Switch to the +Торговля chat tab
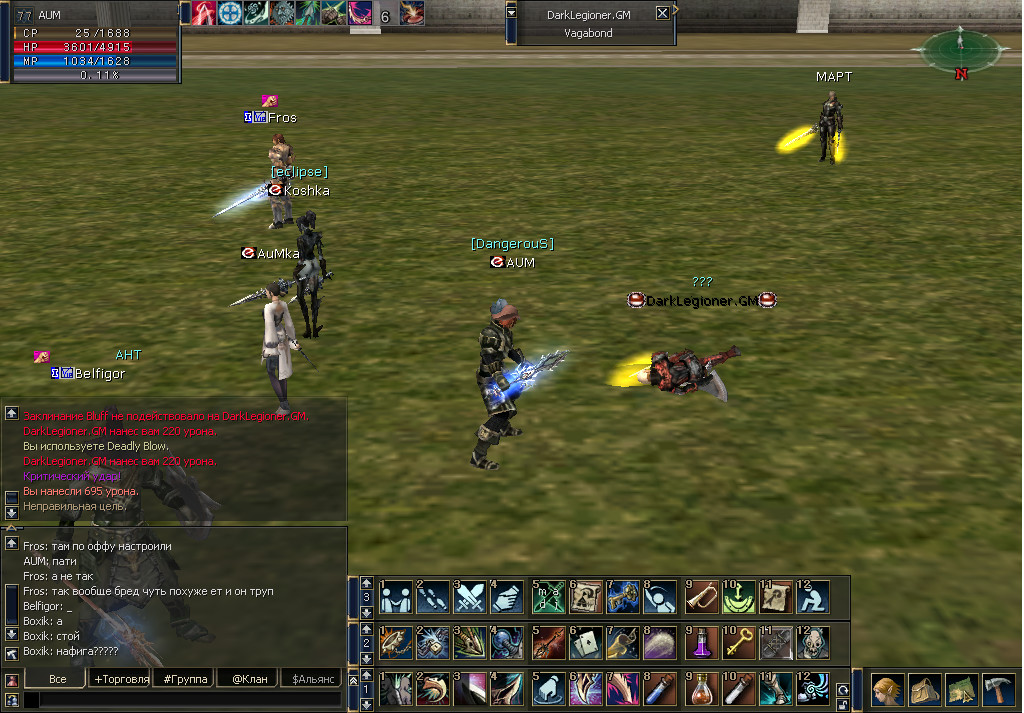This screenshot has width=1024, height=713. point(122,679)
